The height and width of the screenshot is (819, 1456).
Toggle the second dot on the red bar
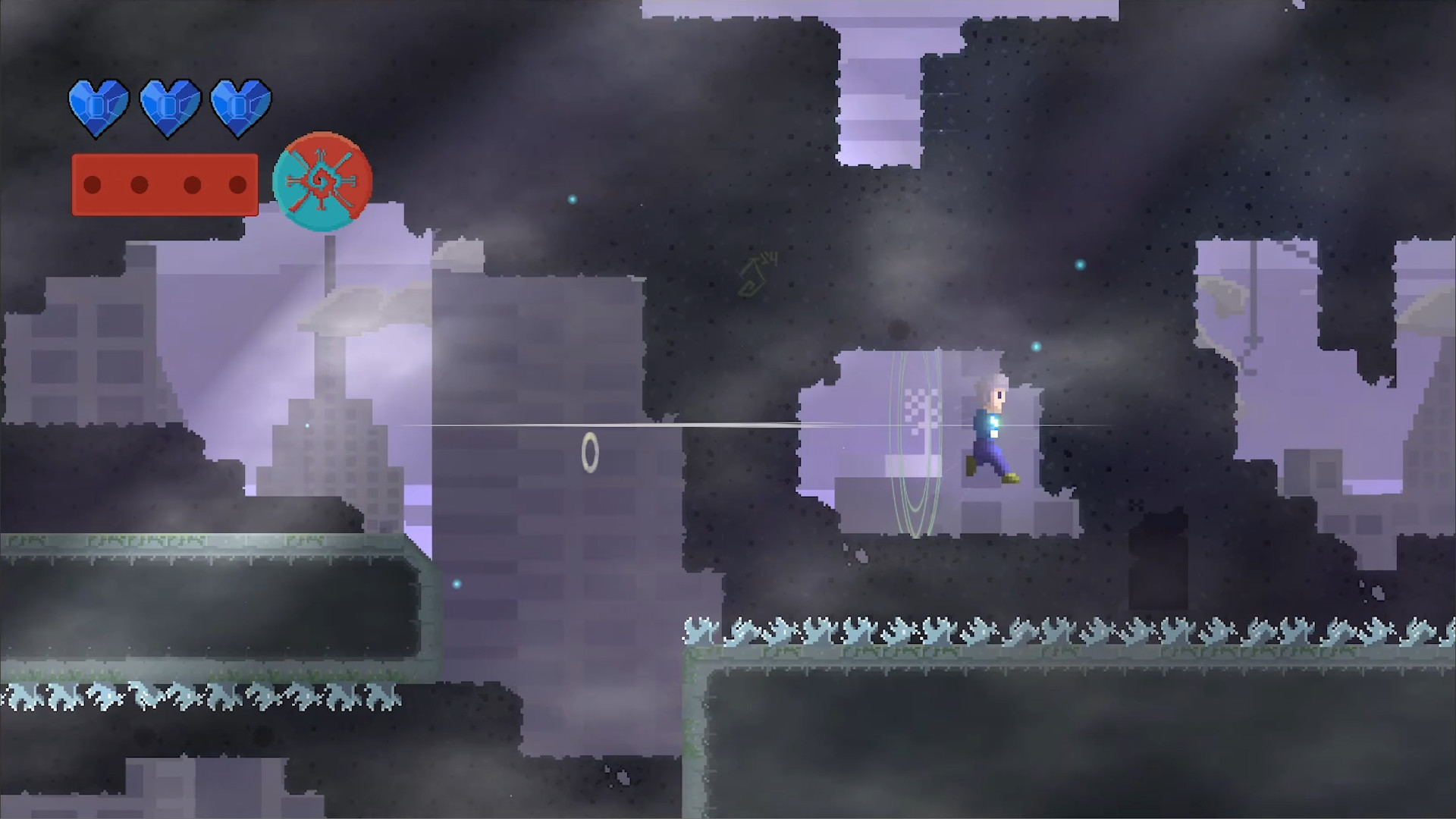tap(140, 184)
